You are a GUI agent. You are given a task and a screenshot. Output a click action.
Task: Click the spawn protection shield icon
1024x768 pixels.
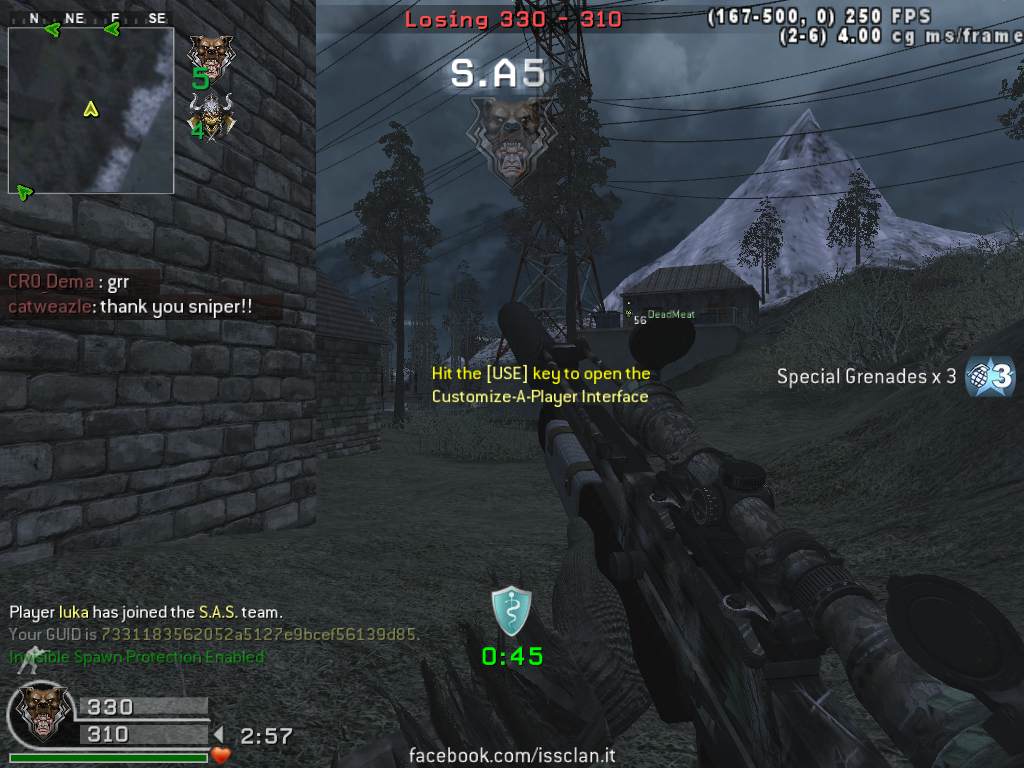click(511, 611)
